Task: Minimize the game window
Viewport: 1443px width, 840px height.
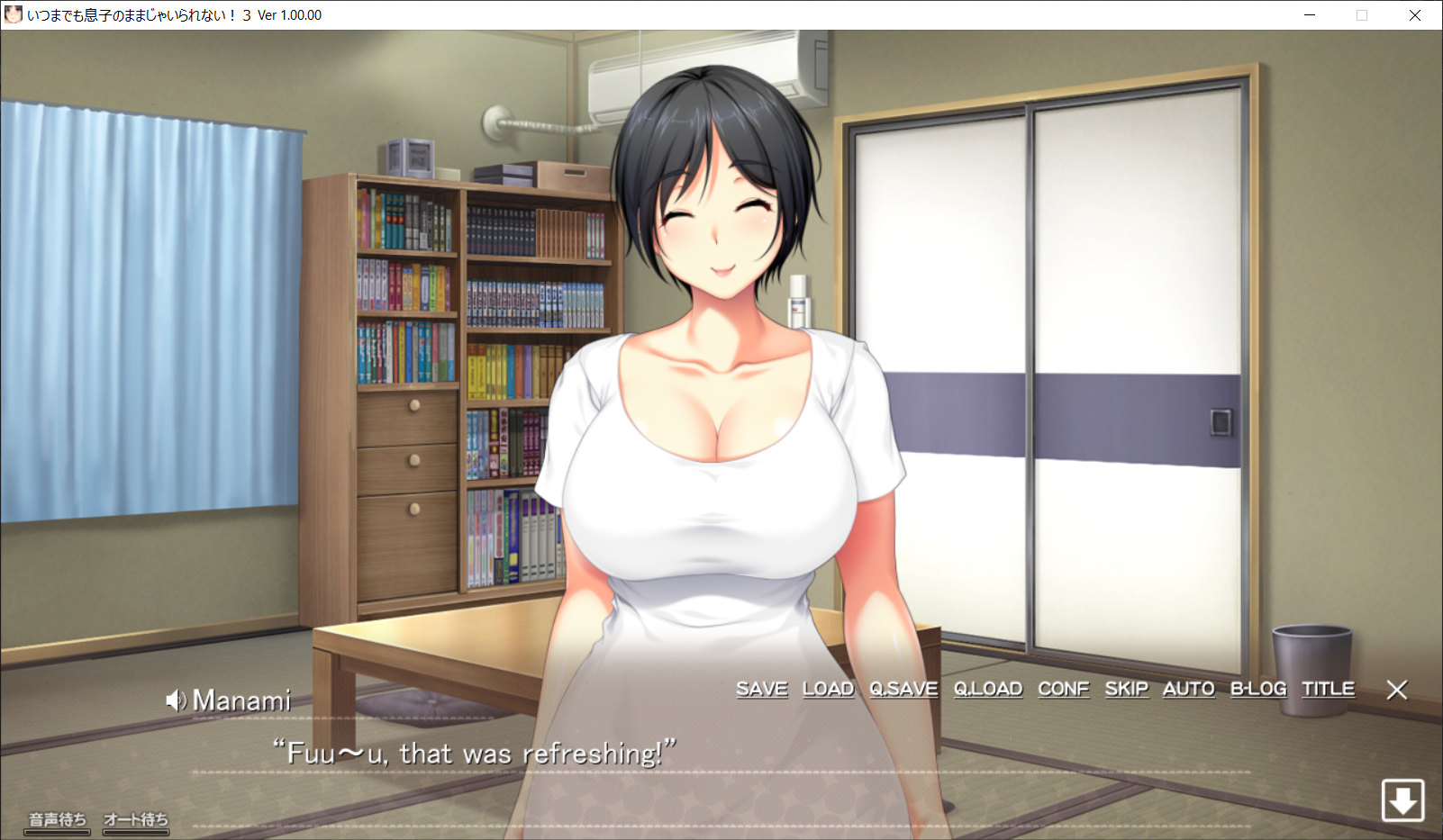Action: [1310, 15]
